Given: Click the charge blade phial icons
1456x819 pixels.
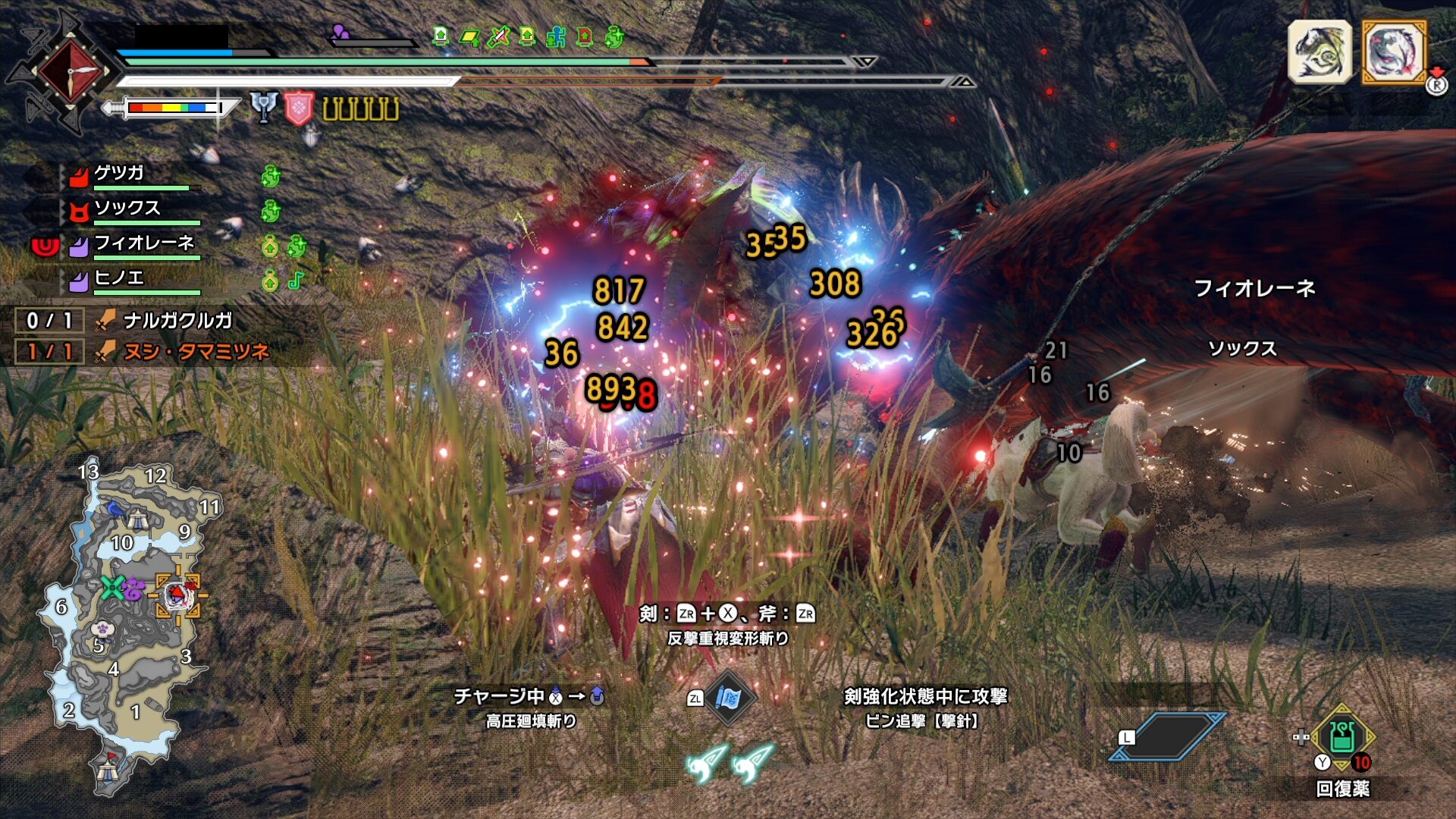Looking at the screenshot, I should pyautogui.click(x=361, y=109).
